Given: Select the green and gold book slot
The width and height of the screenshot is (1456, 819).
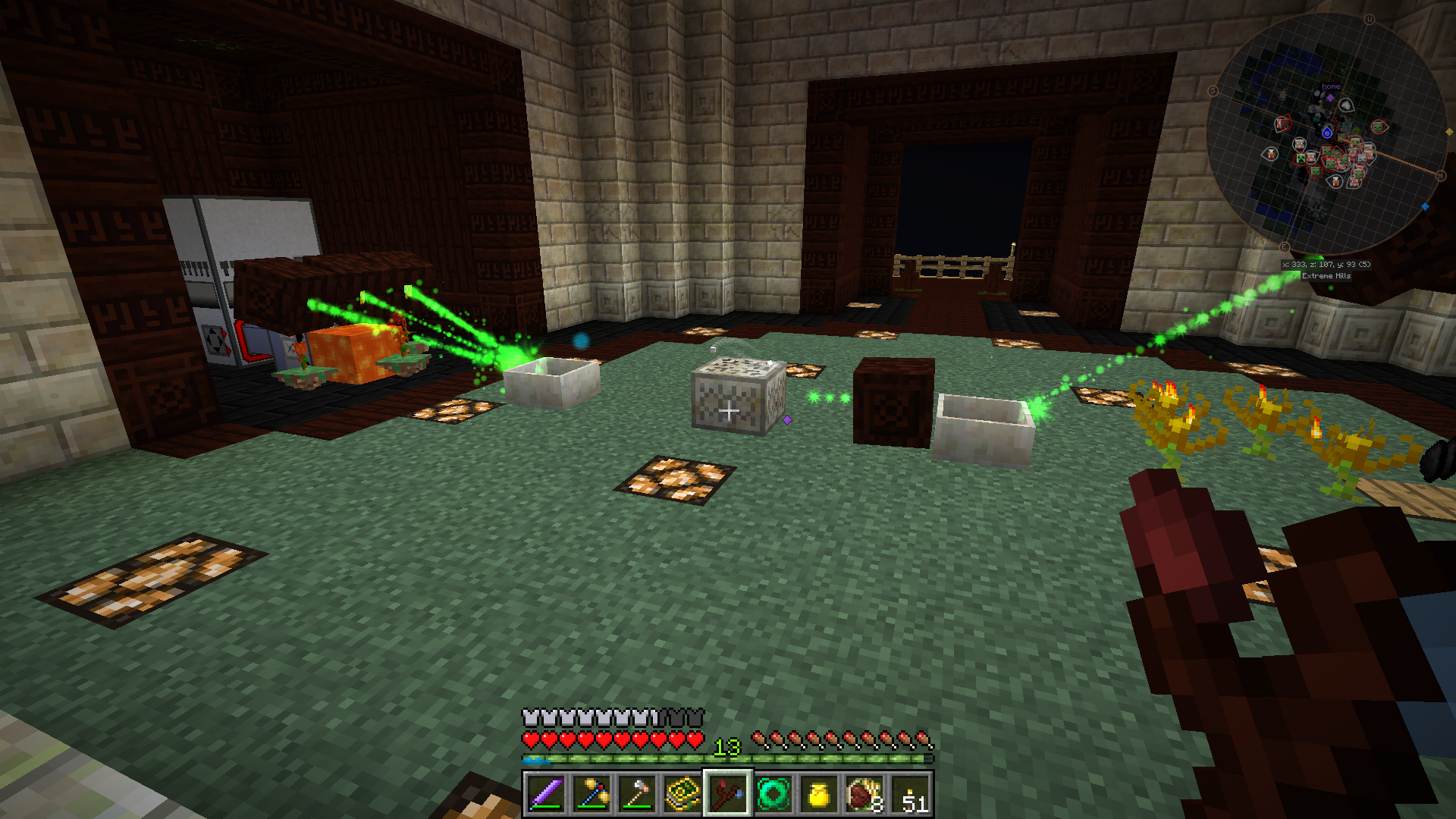Looking at the screenshot, I should coord(682,794).
